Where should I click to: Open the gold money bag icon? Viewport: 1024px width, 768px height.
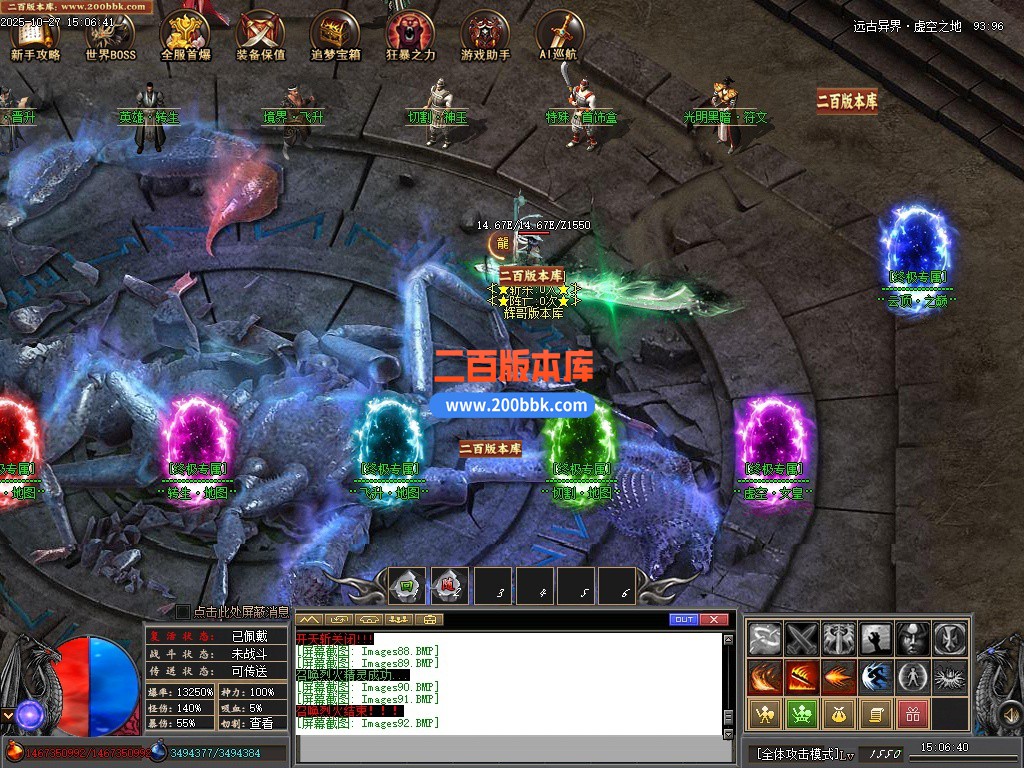(x=837, y=714)
